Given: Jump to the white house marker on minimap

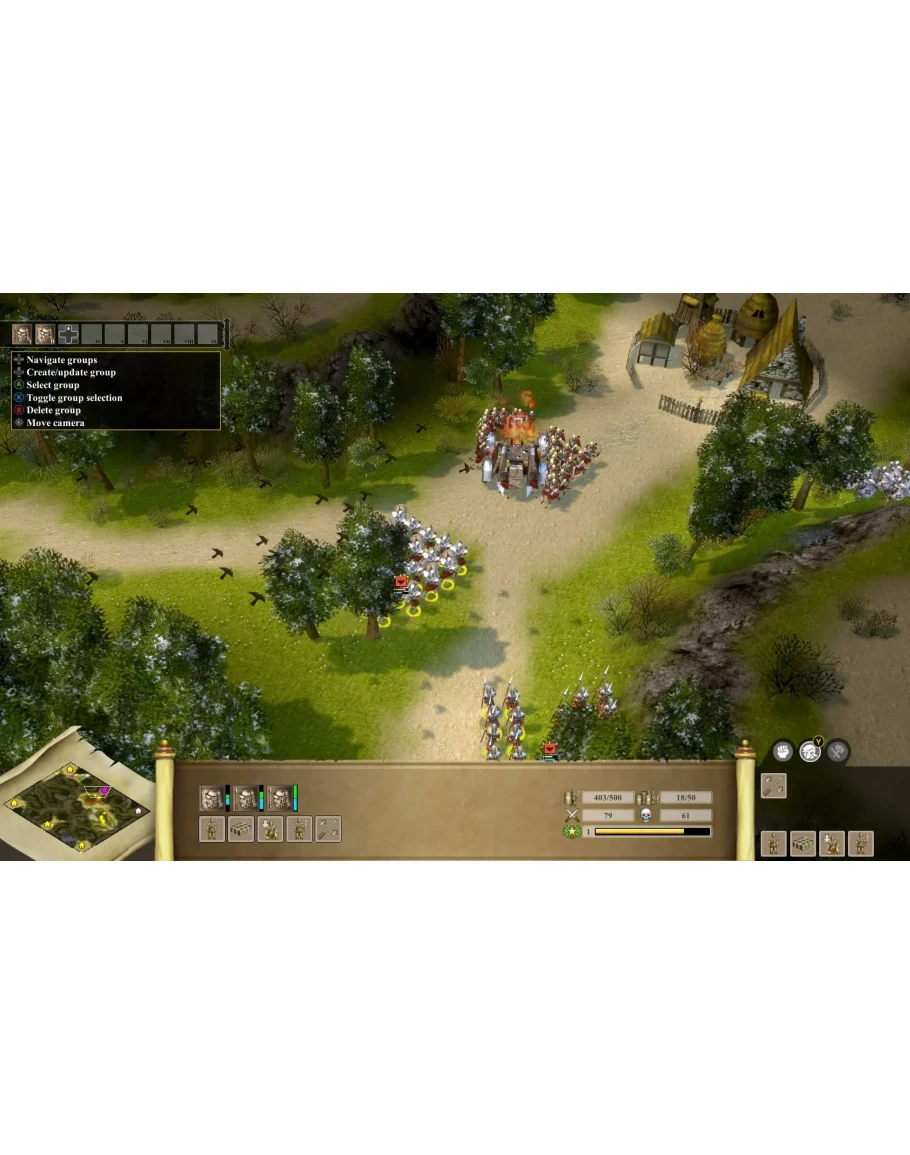Looking at the screenshot, I should [x=137, y=810].
